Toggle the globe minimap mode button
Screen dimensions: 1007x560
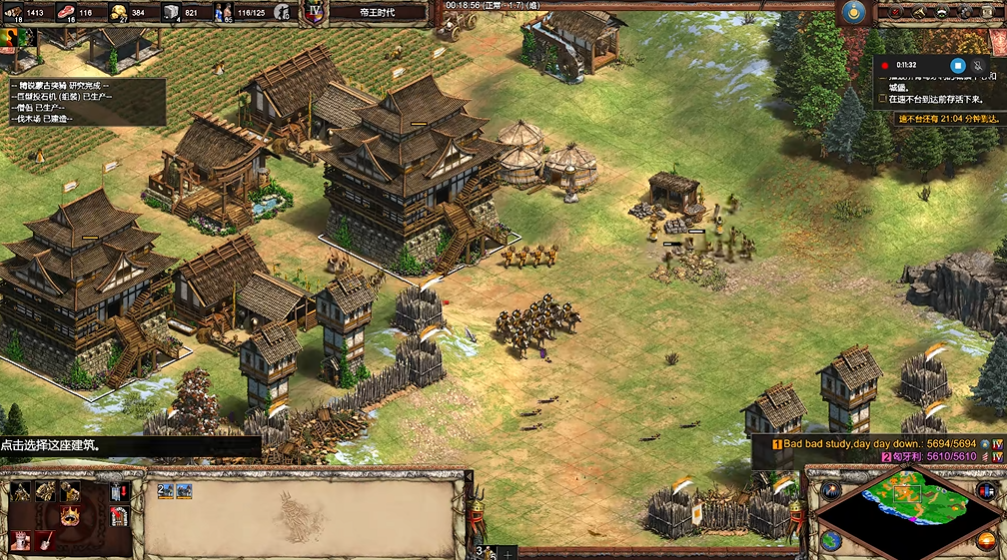[829, 541]
